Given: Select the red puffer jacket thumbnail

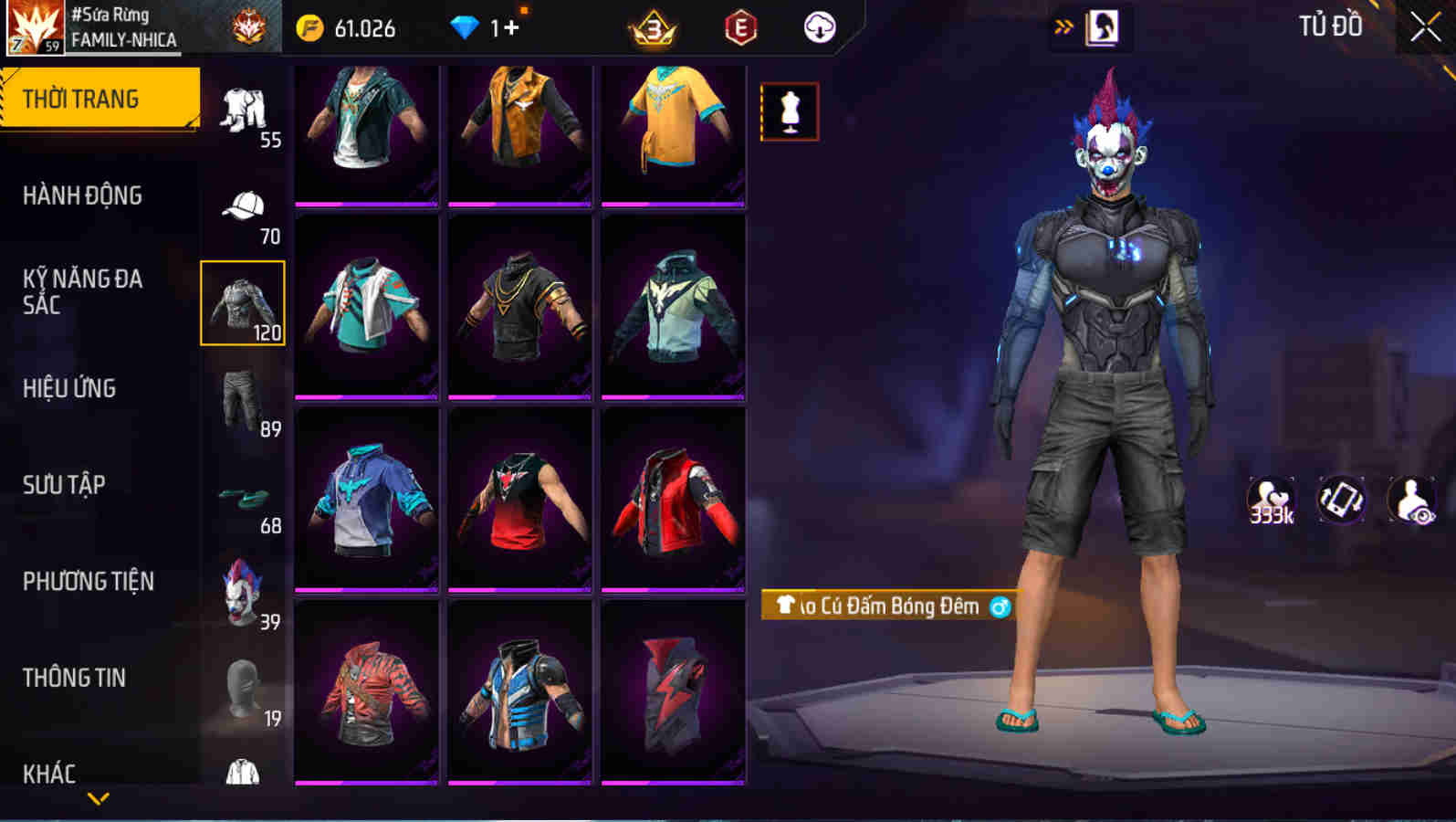Looking at the screenshot, I should click(675, 502).
